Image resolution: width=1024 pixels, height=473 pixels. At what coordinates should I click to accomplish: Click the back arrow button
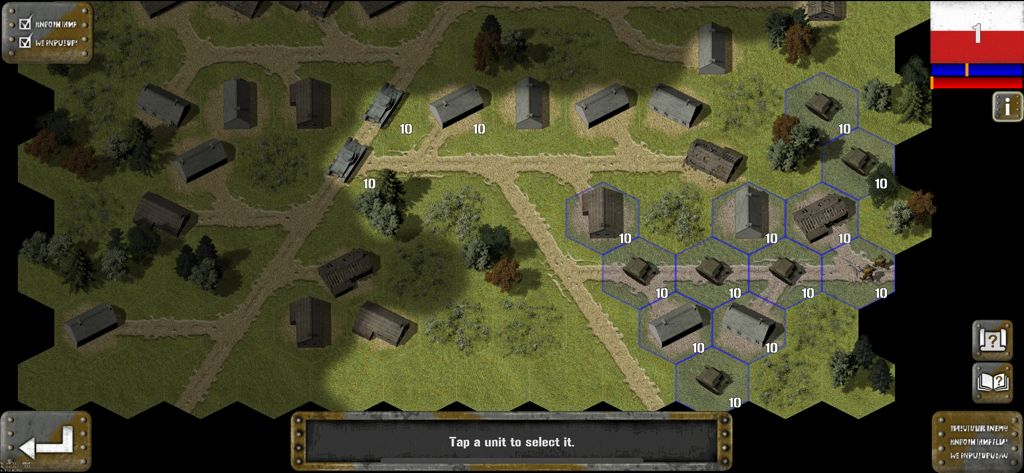click(x=45, y=440)
